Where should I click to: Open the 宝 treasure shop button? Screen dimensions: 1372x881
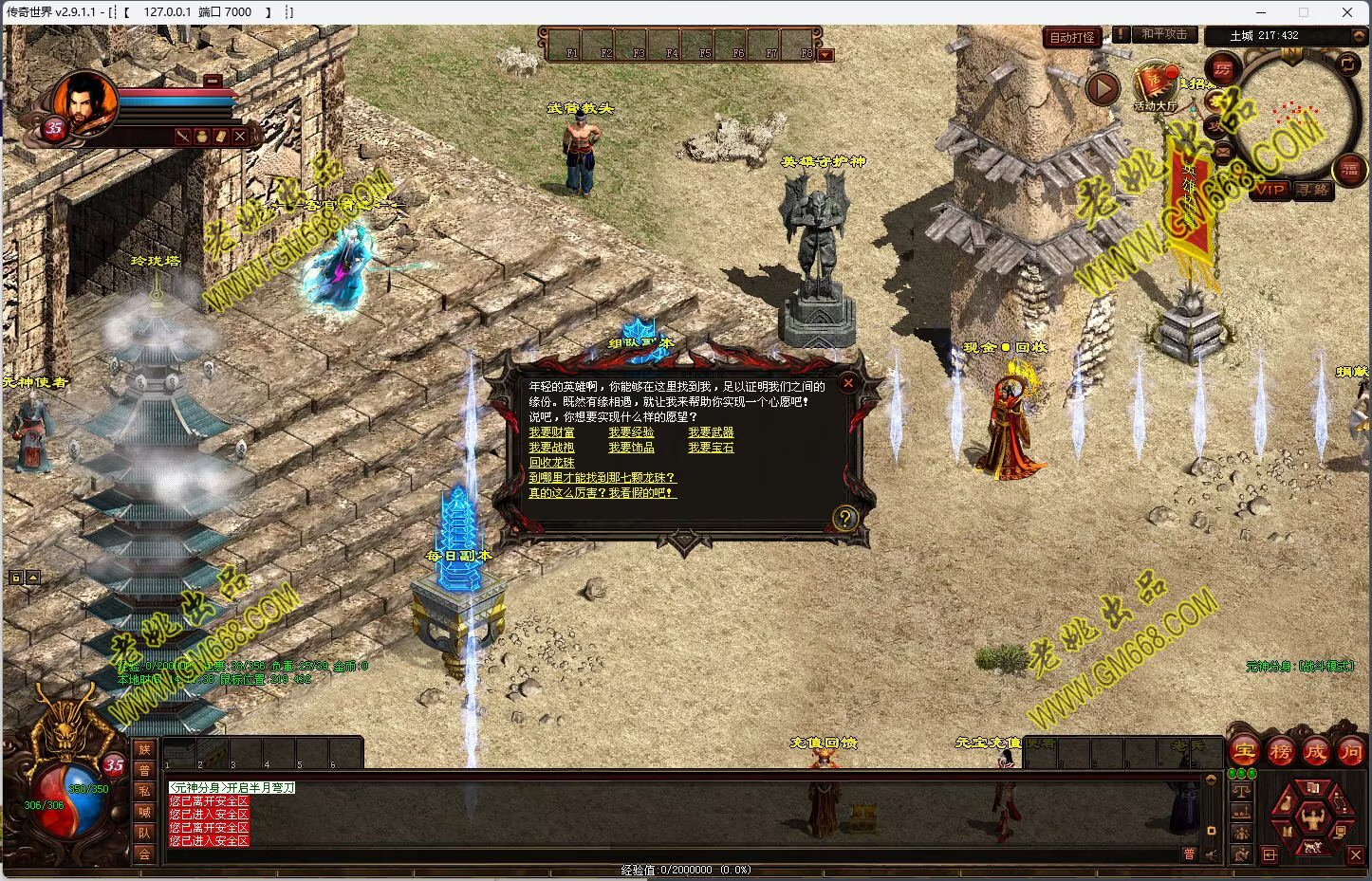[x=1245, y=752]
